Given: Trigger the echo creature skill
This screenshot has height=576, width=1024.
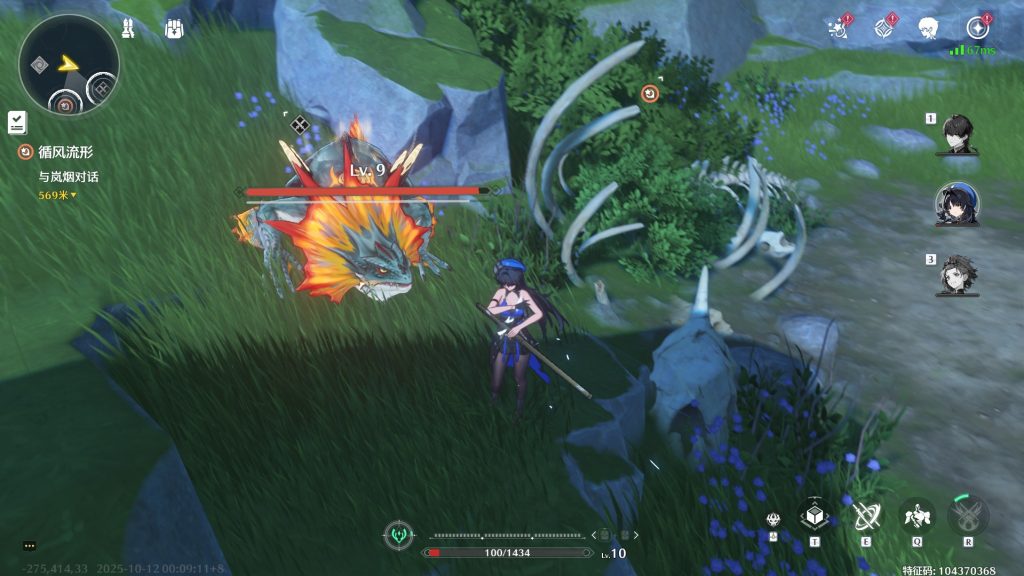Looking at the screenshot, I should click(916, 515).
